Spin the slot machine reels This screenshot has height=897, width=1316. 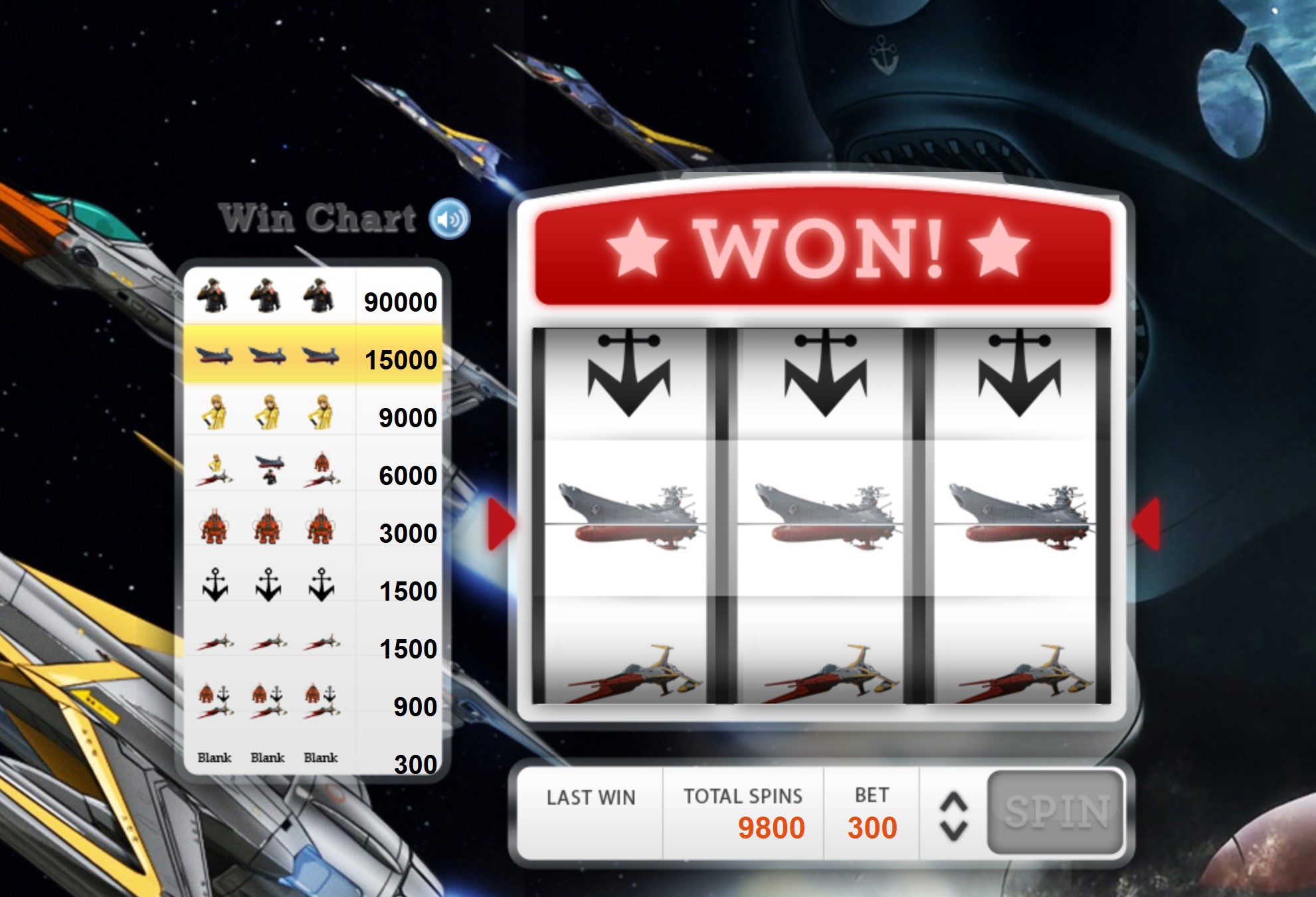point(1056,811)
